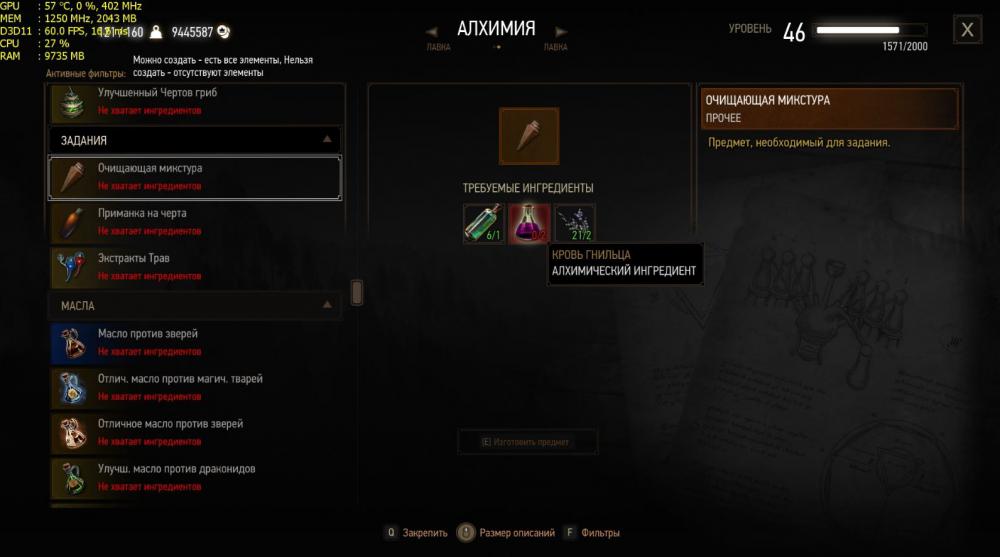Pick Улучш. масло против драконидов
The width and height of the screenshot is (1000, 557).
pyautogui.click(x=195, y=477)
